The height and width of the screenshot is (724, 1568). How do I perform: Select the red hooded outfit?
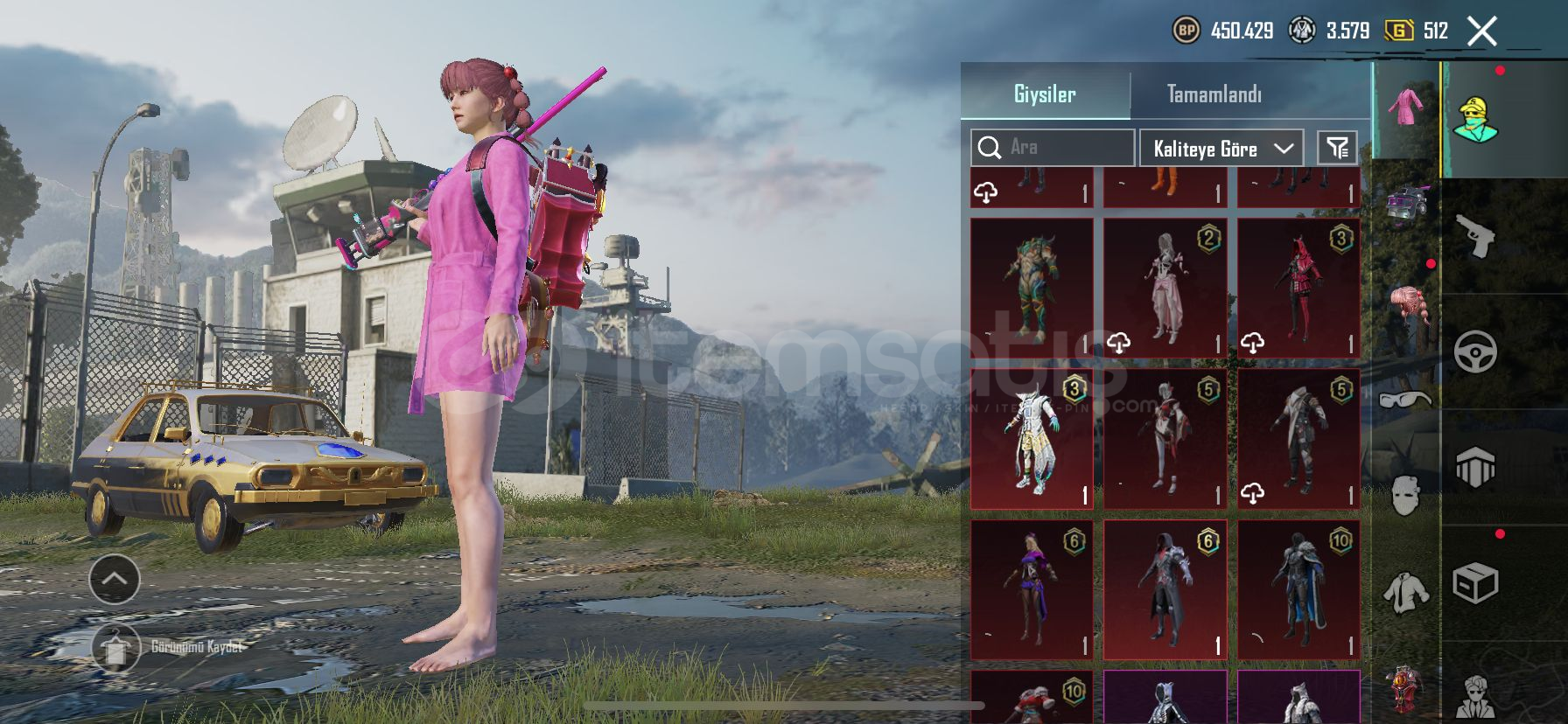1298,287
